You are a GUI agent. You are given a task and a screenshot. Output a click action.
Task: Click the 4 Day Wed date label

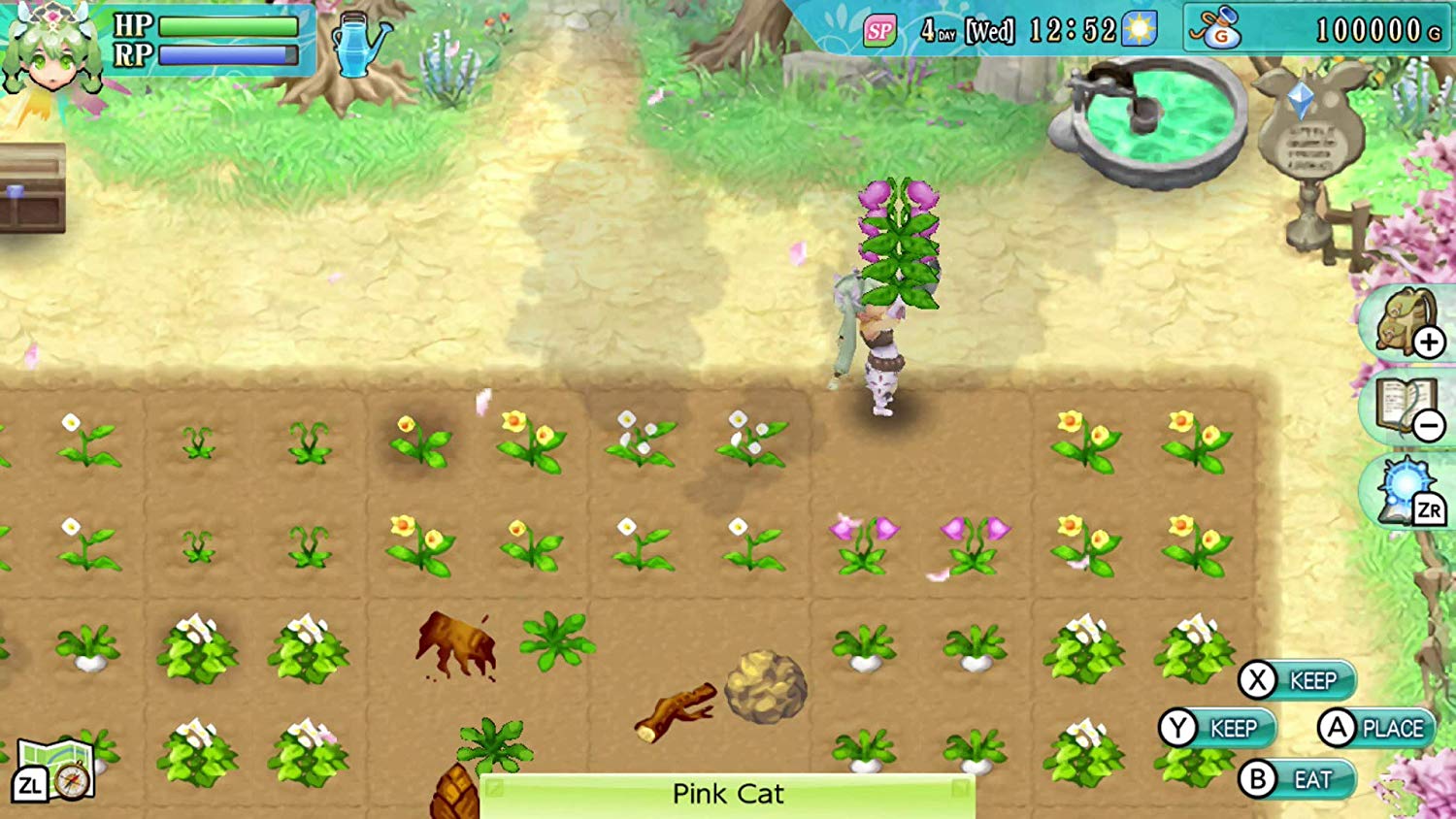[x=966, y=30]
